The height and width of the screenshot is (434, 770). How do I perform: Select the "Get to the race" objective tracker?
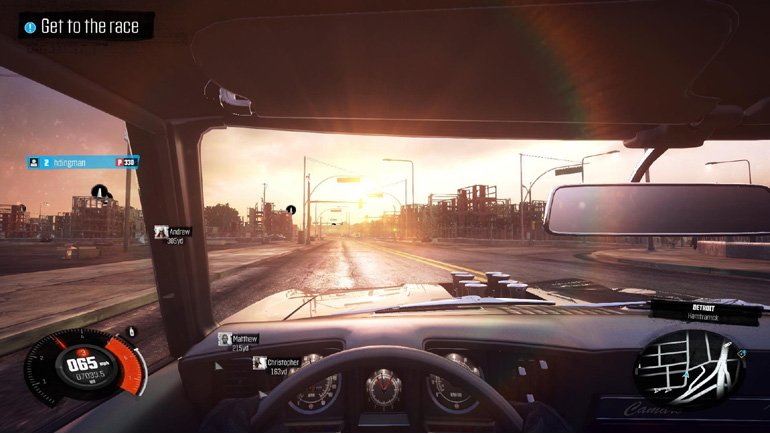click(87, 26)
